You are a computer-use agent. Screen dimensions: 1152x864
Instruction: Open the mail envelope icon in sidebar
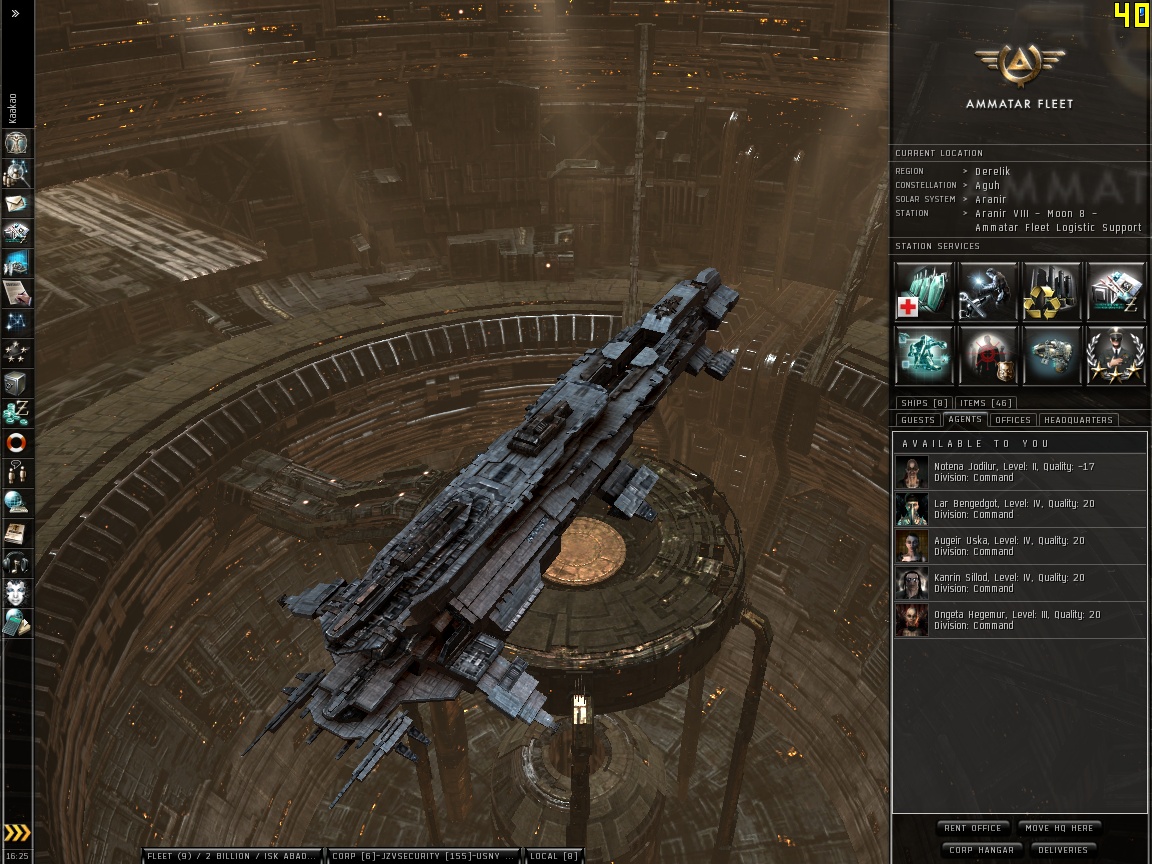(17, 203)
